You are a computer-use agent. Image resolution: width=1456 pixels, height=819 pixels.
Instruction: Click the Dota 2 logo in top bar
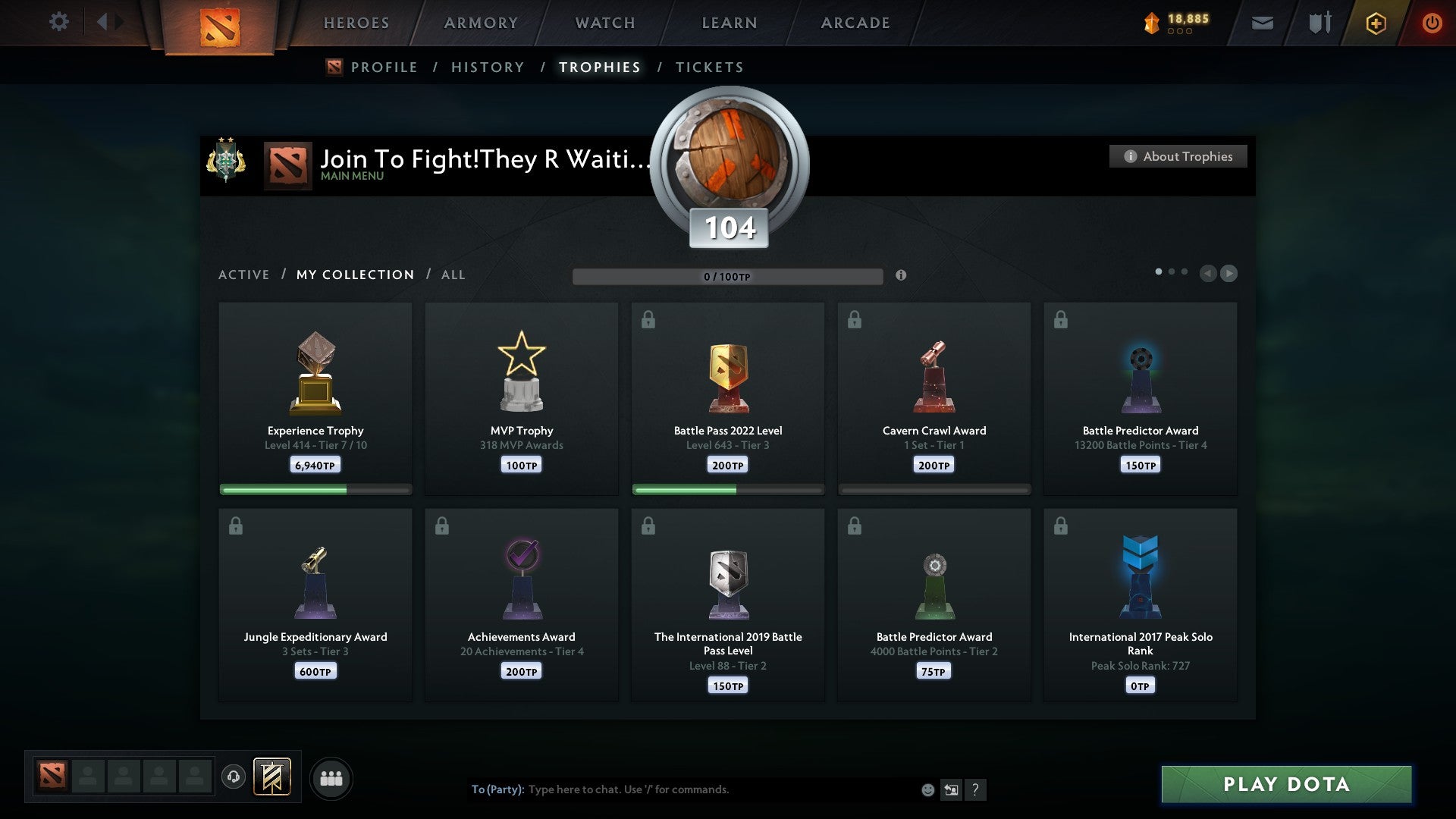pos(221,23)
